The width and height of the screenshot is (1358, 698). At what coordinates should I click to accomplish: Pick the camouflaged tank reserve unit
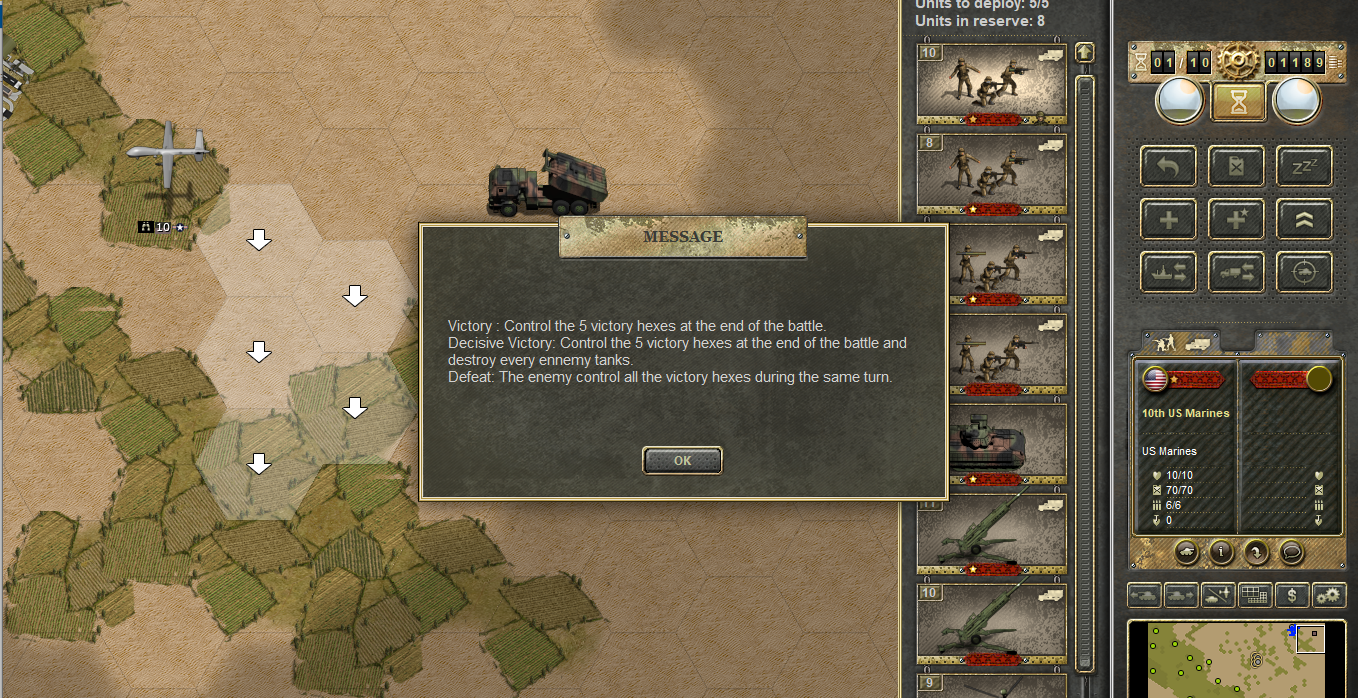[x=991, y=444]
